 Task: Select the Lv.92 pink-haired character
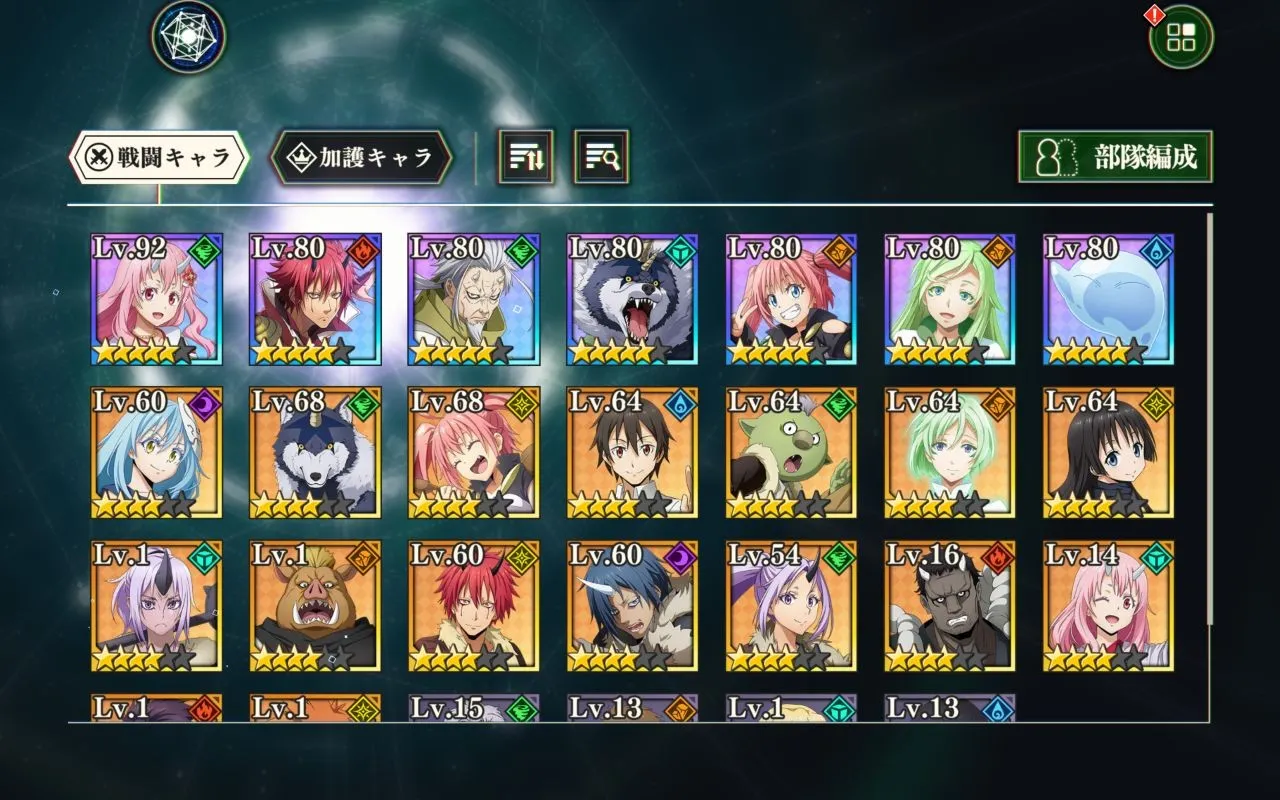click(x=155, y=299)
